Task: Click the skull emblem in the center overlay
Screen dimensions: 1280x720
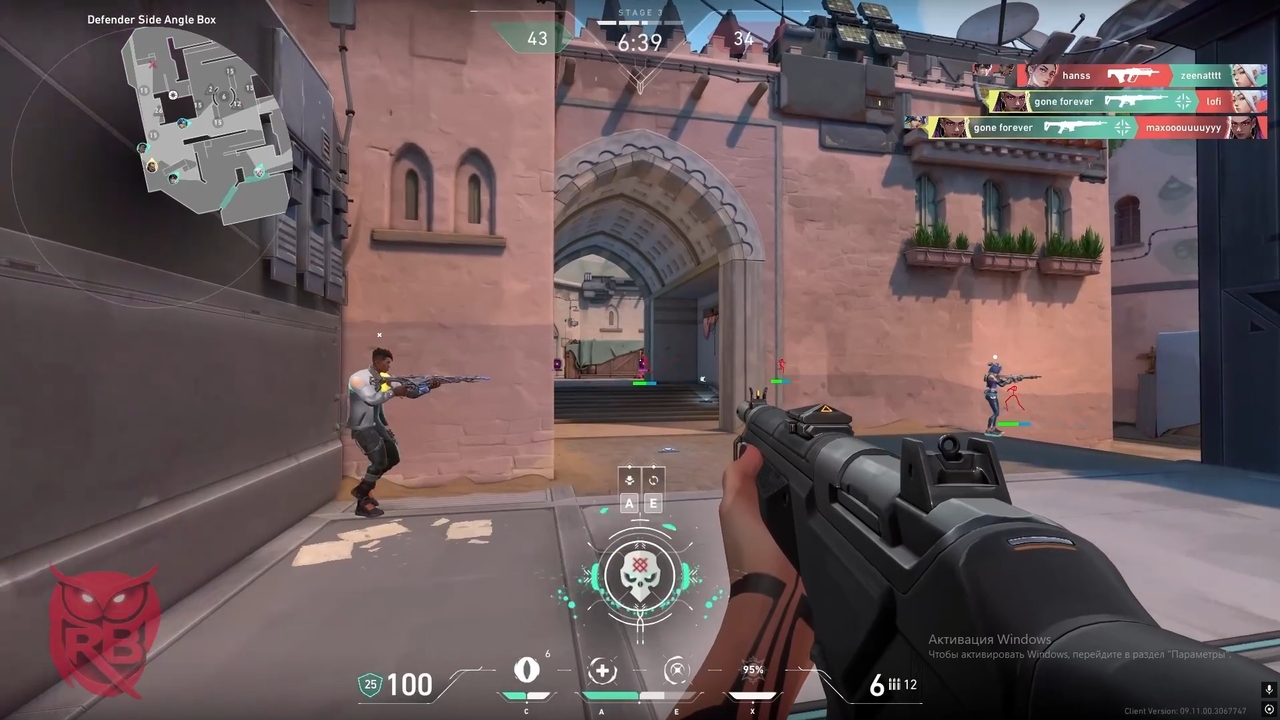Action: [640, 577]
